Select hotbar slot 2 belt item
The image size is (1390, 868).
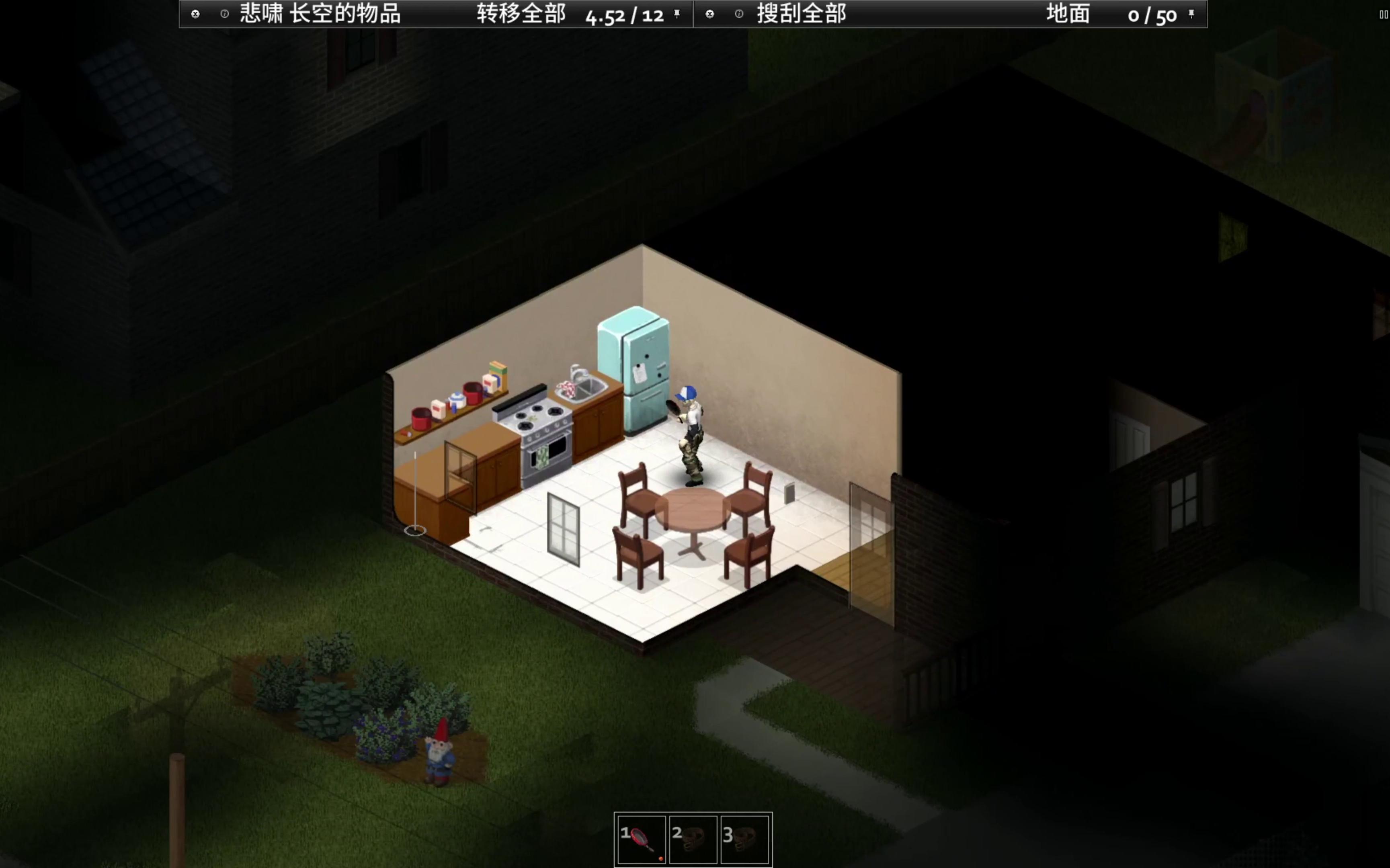click(x=693, y=839)
